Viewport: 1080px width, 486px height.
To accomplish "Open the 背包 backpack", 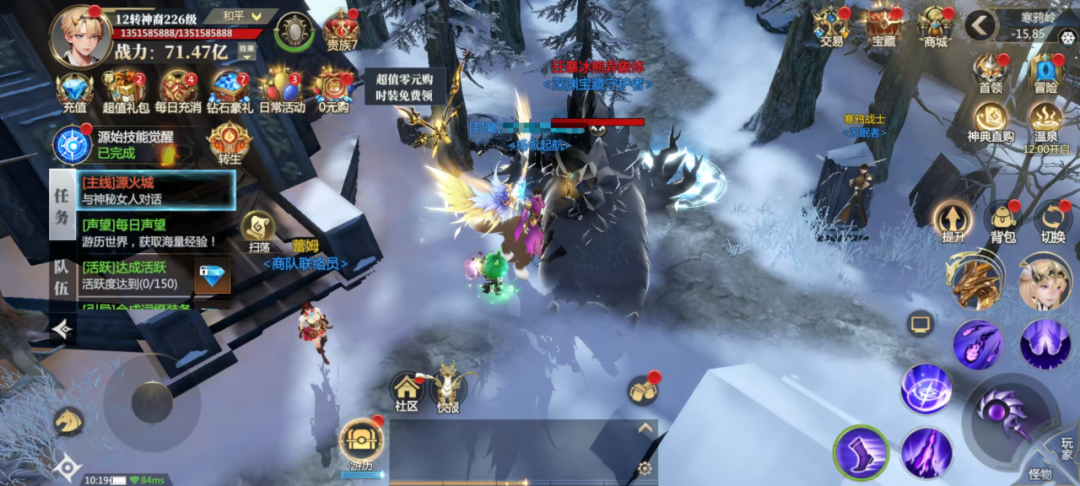I will click(1001, 221).
